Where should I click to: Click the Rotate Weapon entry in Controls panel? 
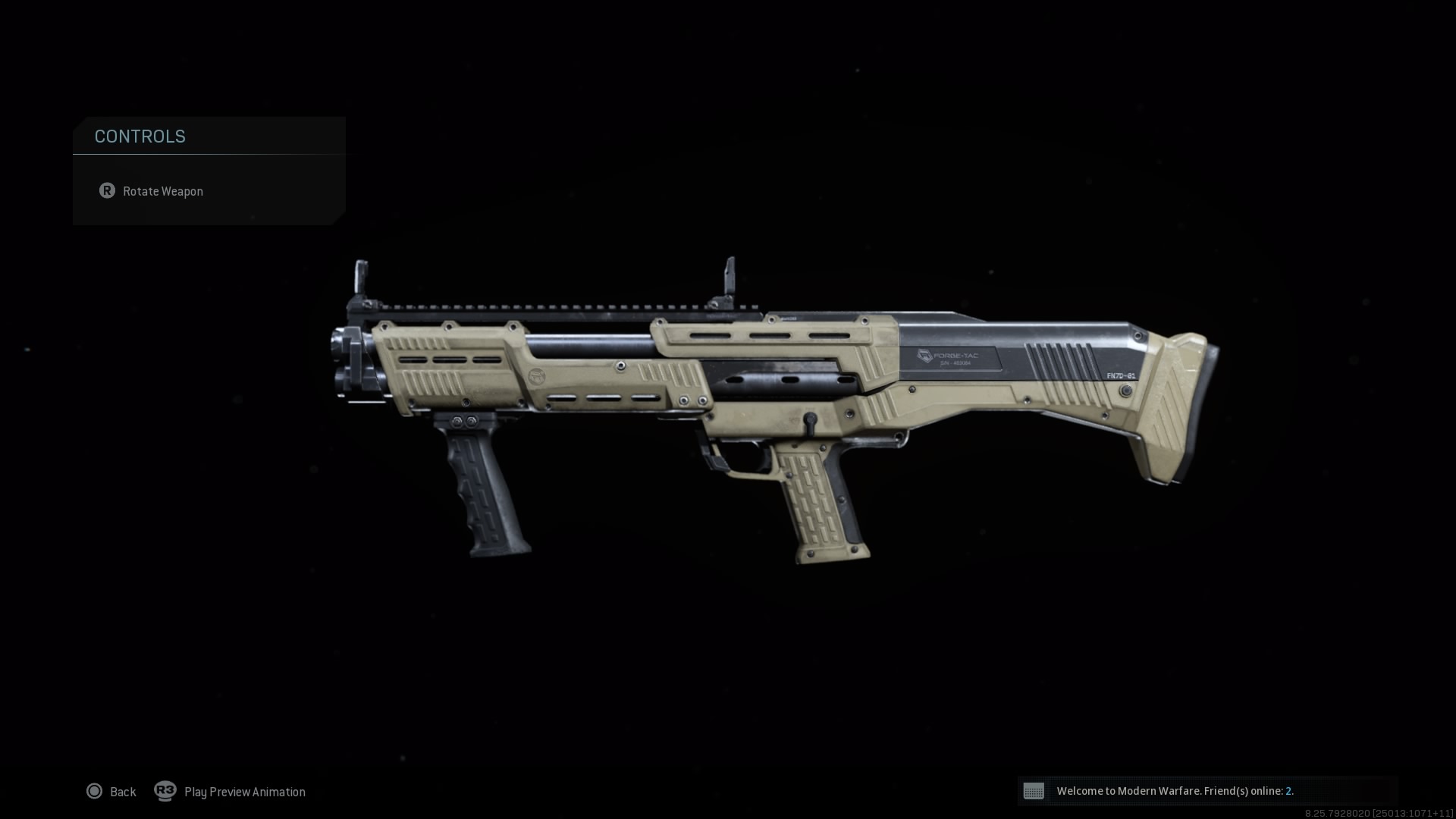[163, 191]
